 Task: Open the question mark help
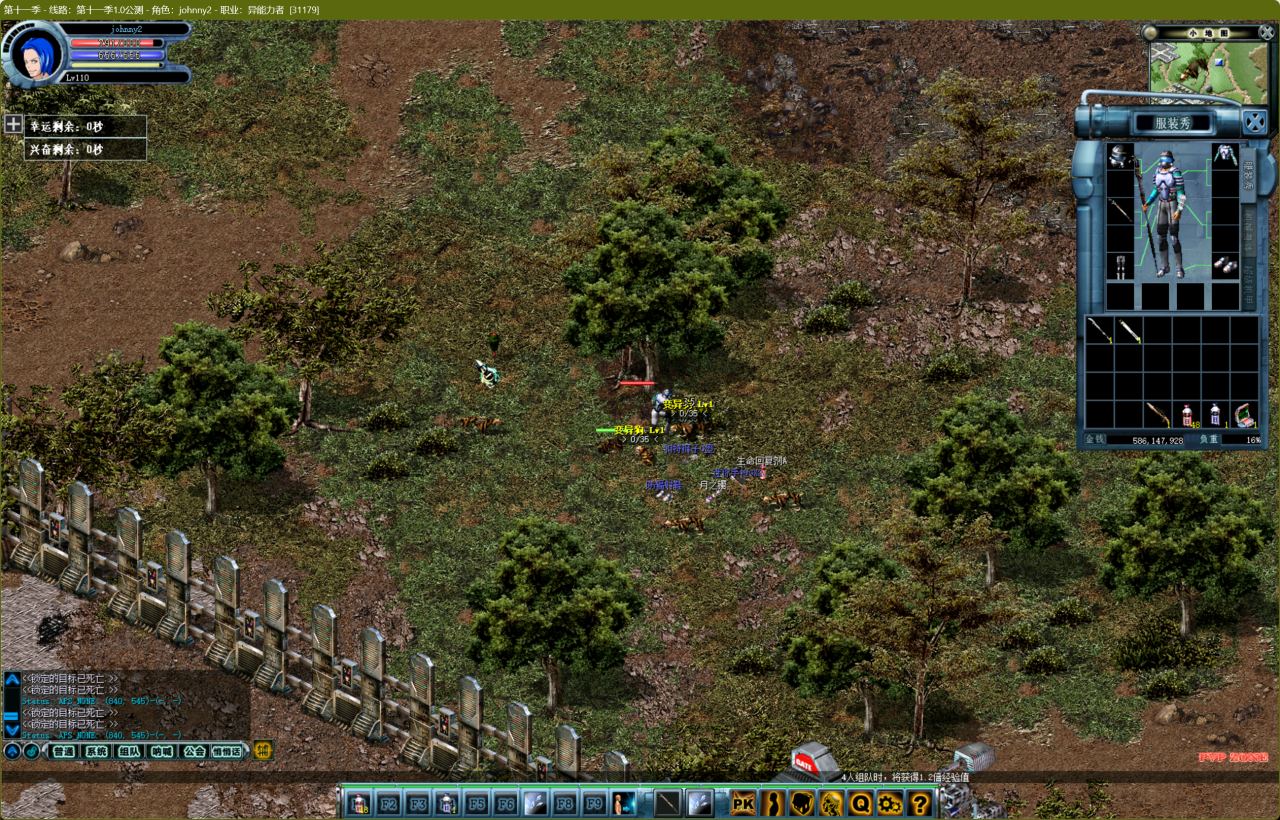(920, 802)
